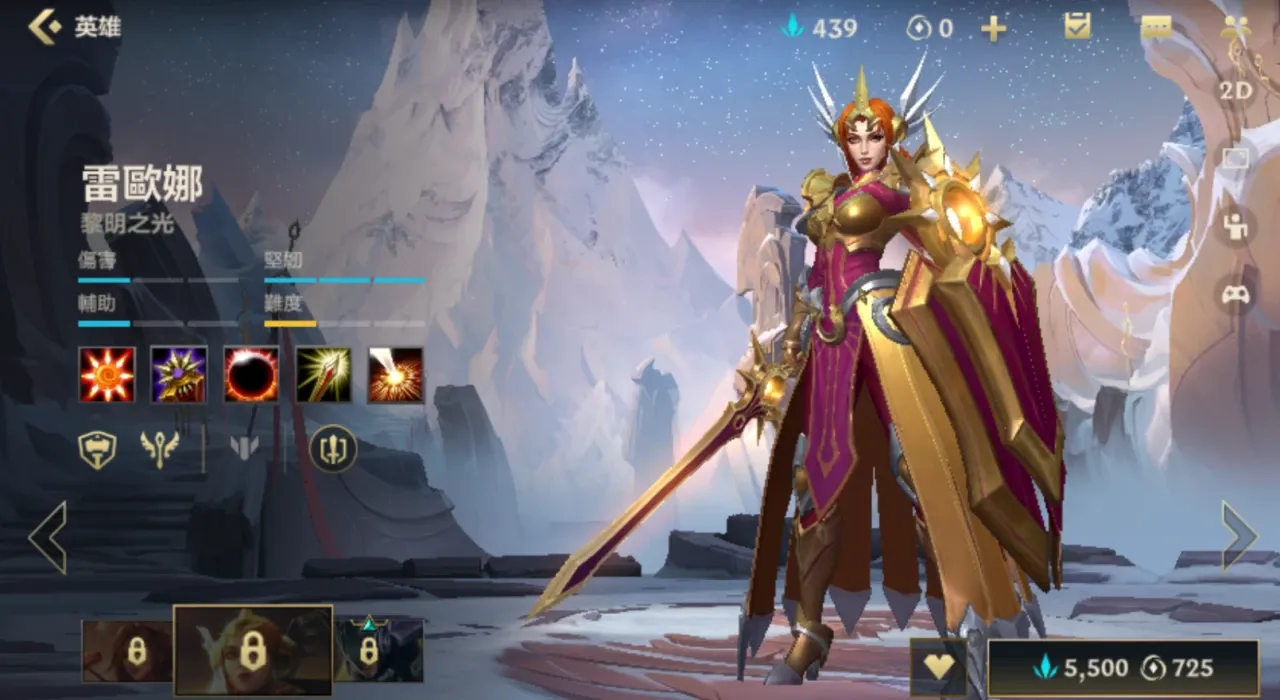This screenshot has height=700, width=1280.
Task: Buy the champion for 5,500 or 725
Action: click(1123, 668)
